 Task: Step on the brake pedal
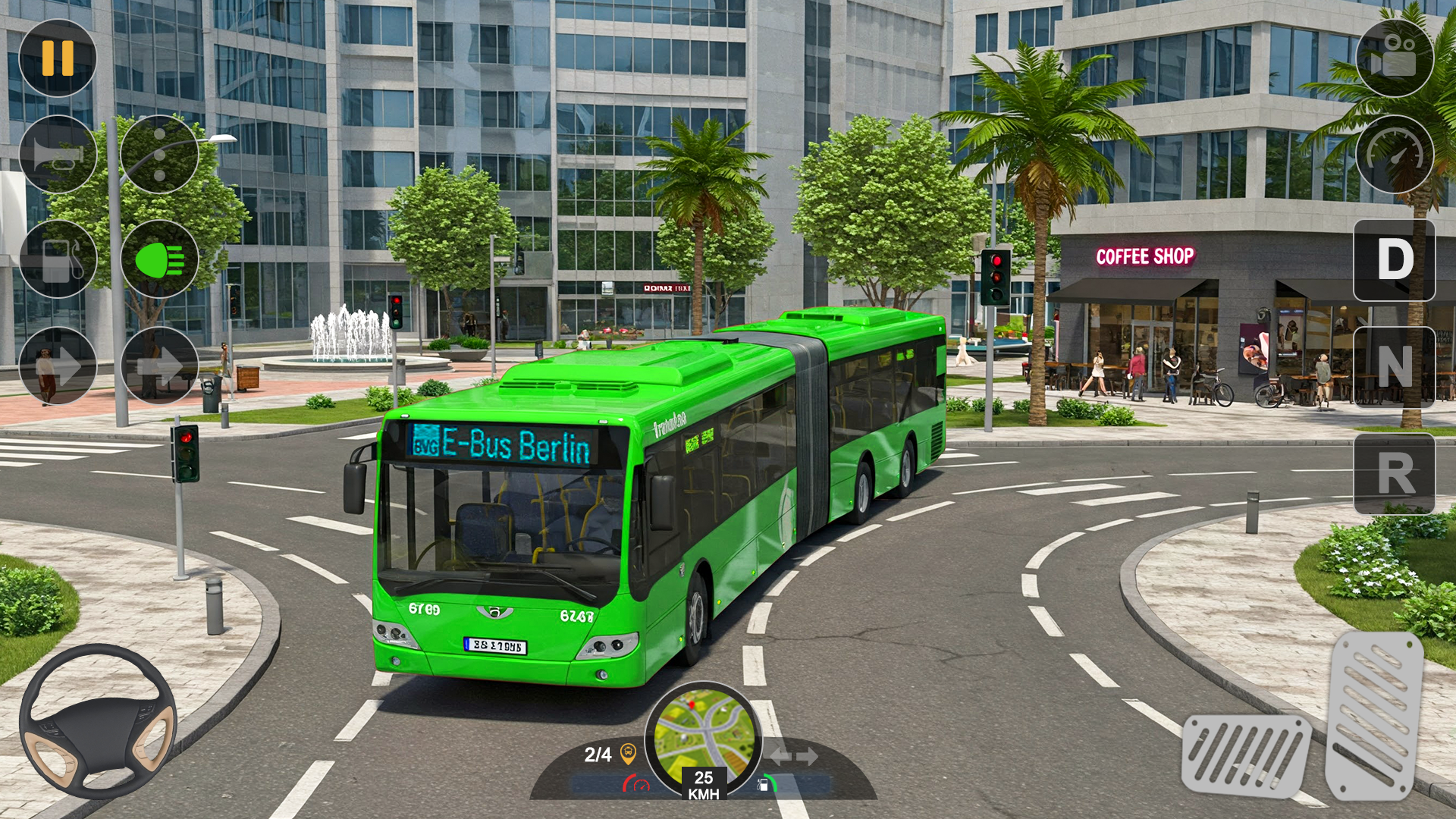(x=1246, y=755)
